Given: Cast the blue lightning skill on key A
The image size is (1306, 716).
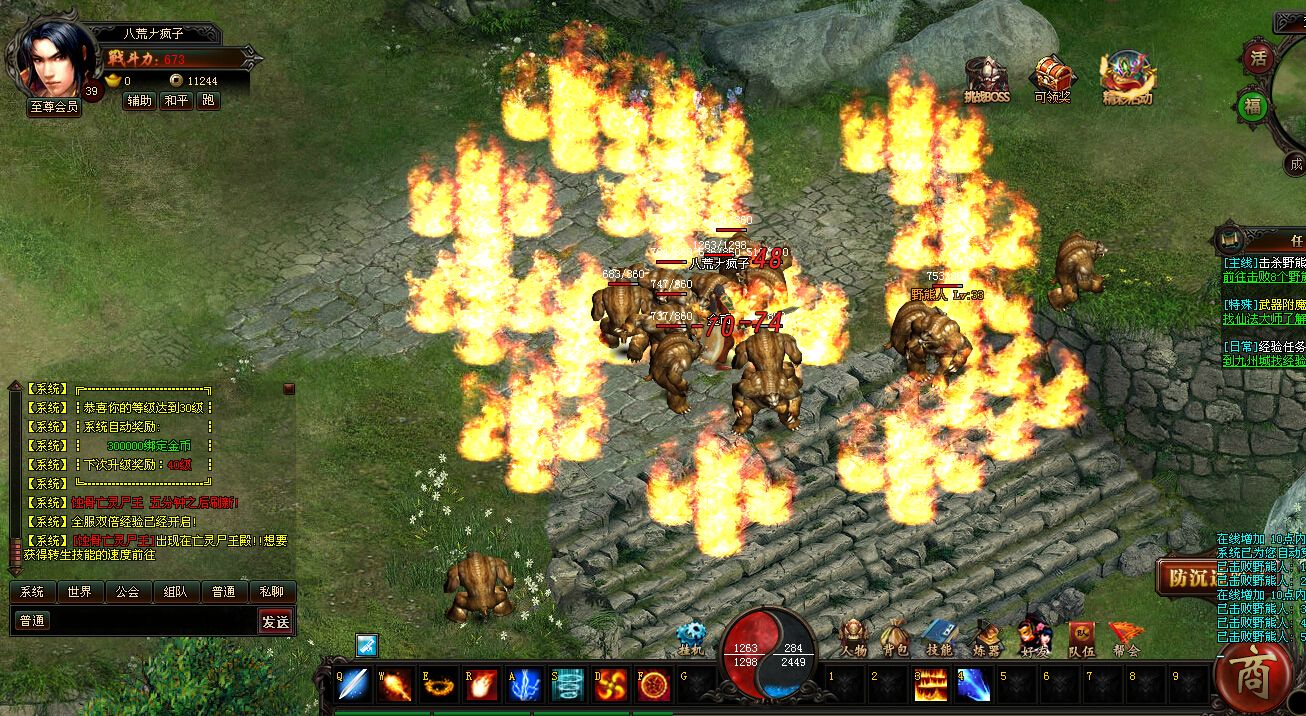Looking at the screenshot, I should [x=524, y=685].
